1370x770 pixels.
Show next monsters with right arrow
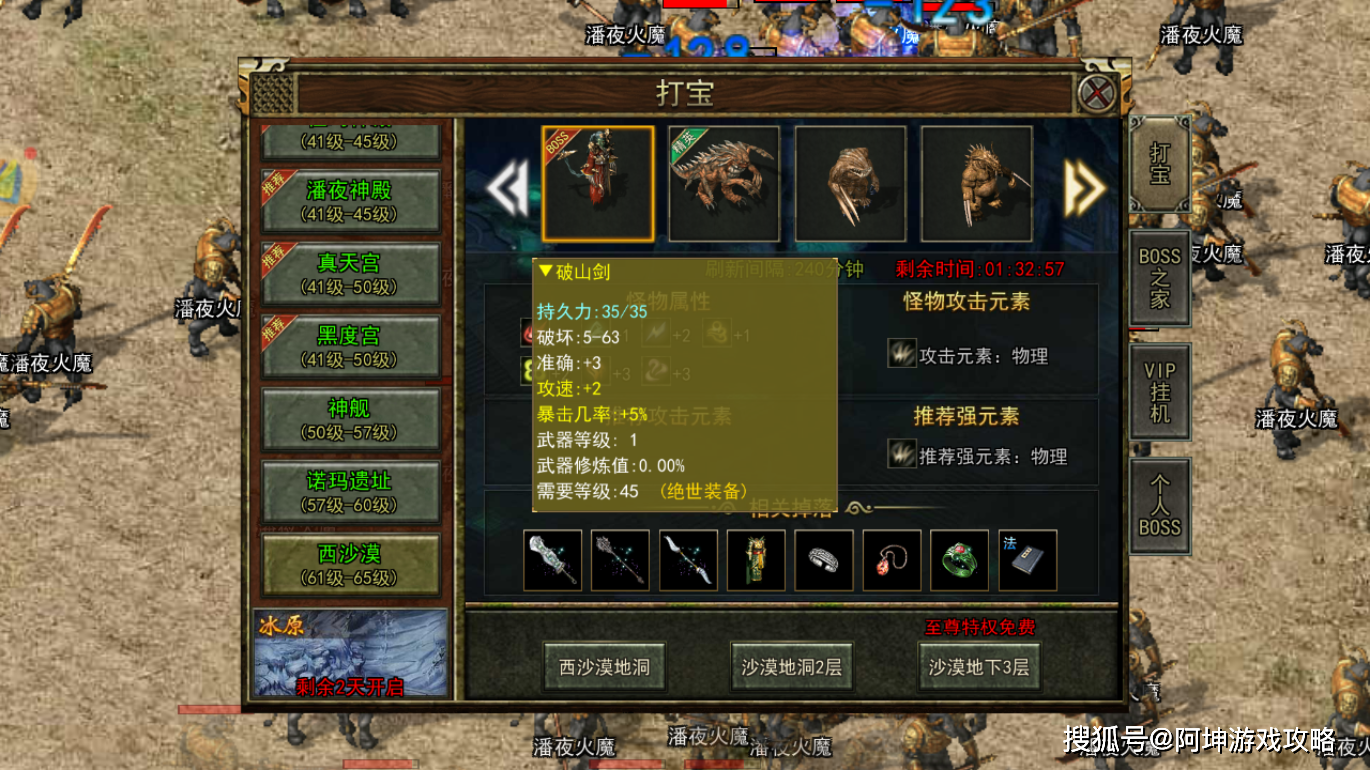point(1083,187)
